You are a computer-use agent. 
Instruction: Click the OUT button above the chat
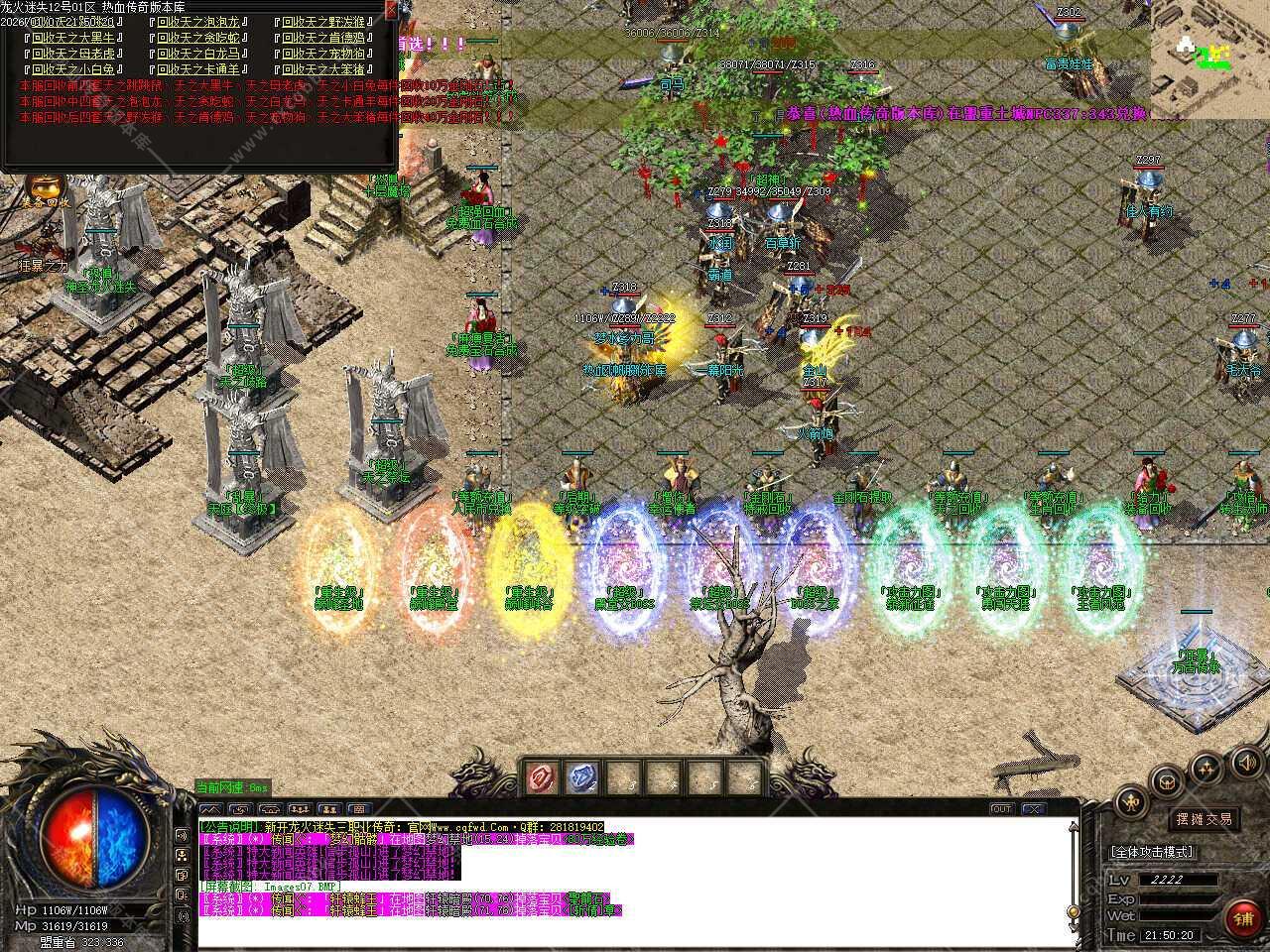pos(1002,809)
